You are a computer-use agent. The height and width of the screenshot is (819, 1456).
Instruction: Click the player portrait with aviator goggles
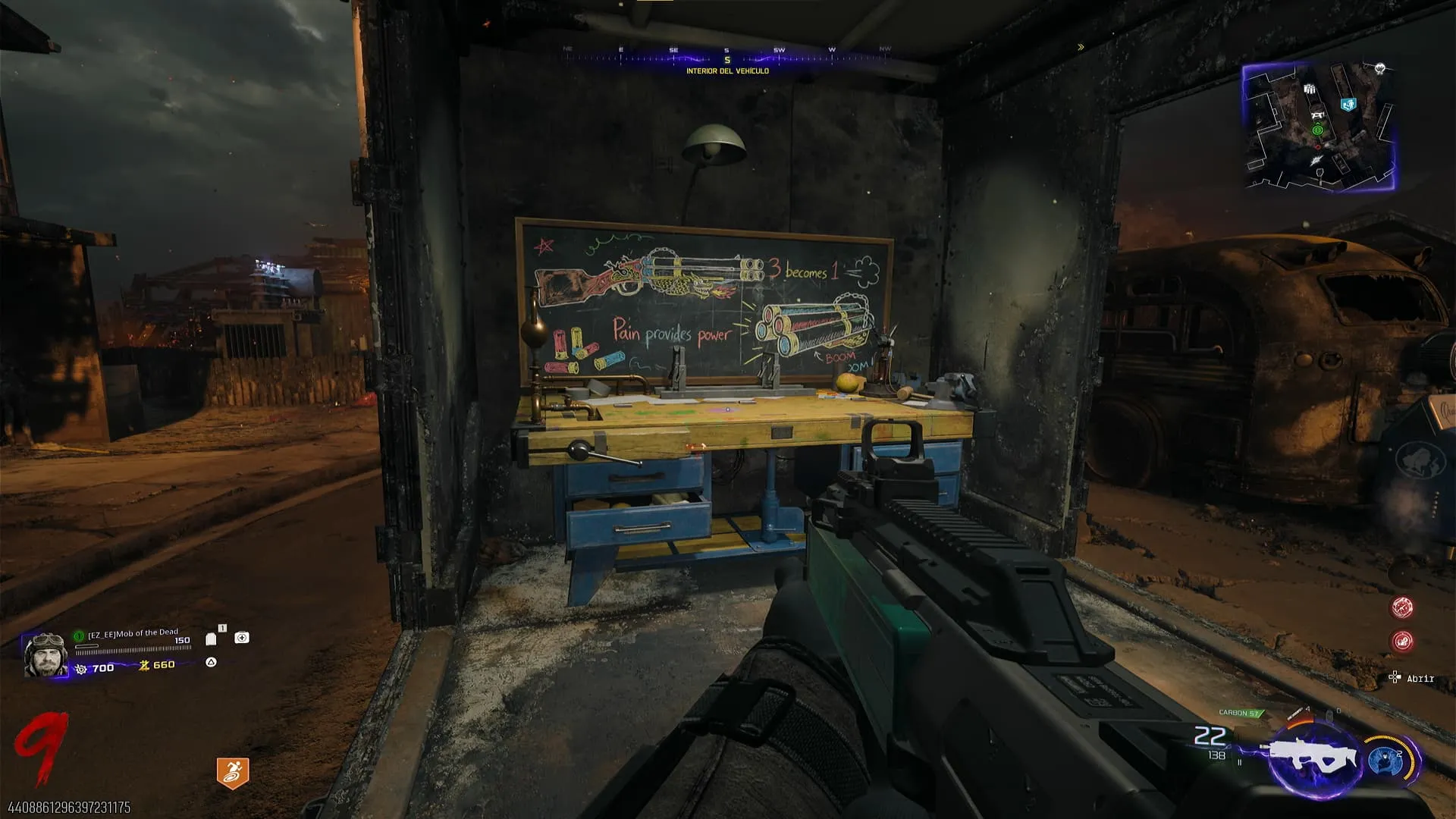point(45,655)
